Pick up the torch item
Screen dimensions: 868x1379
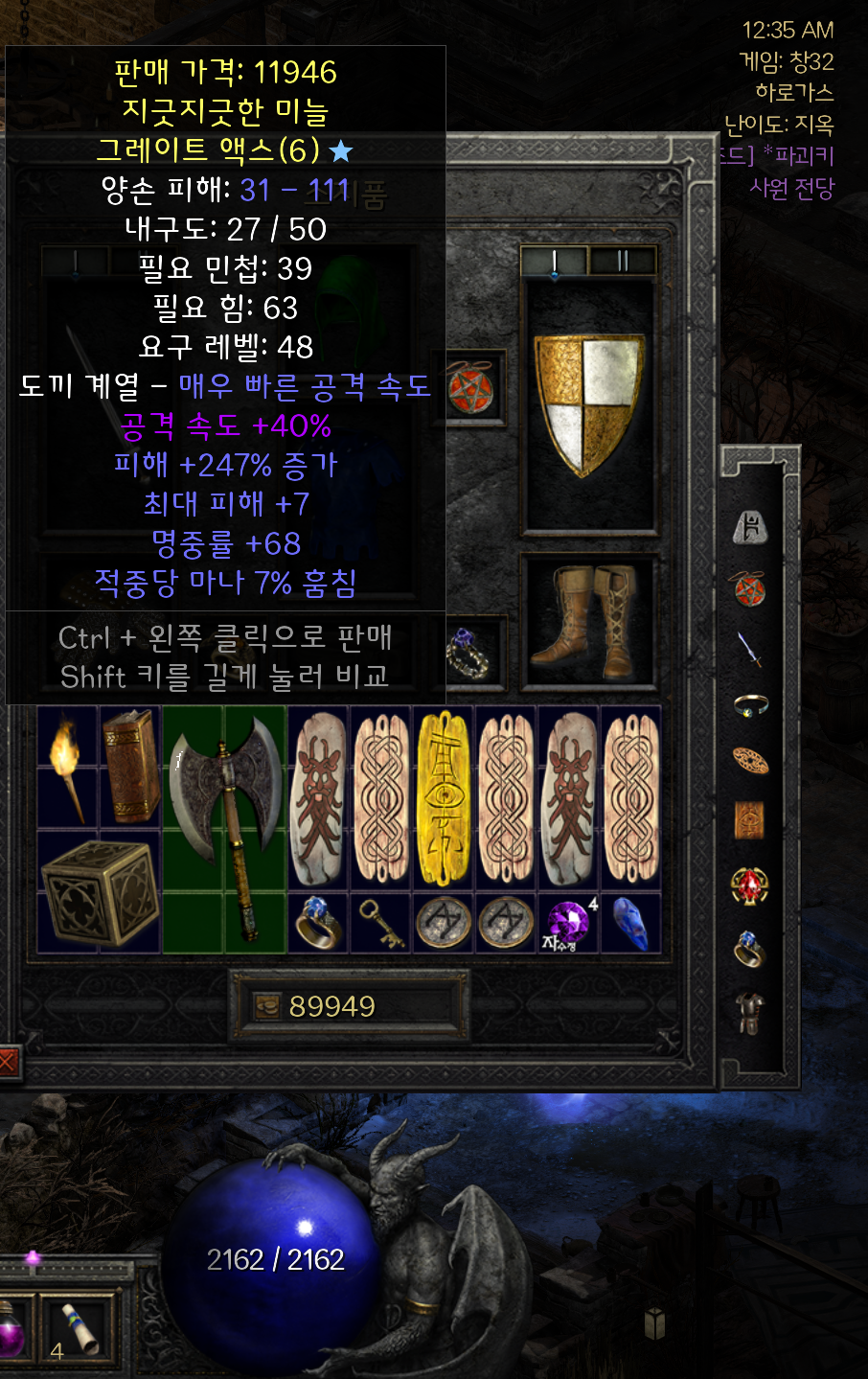tap(67, 767)
